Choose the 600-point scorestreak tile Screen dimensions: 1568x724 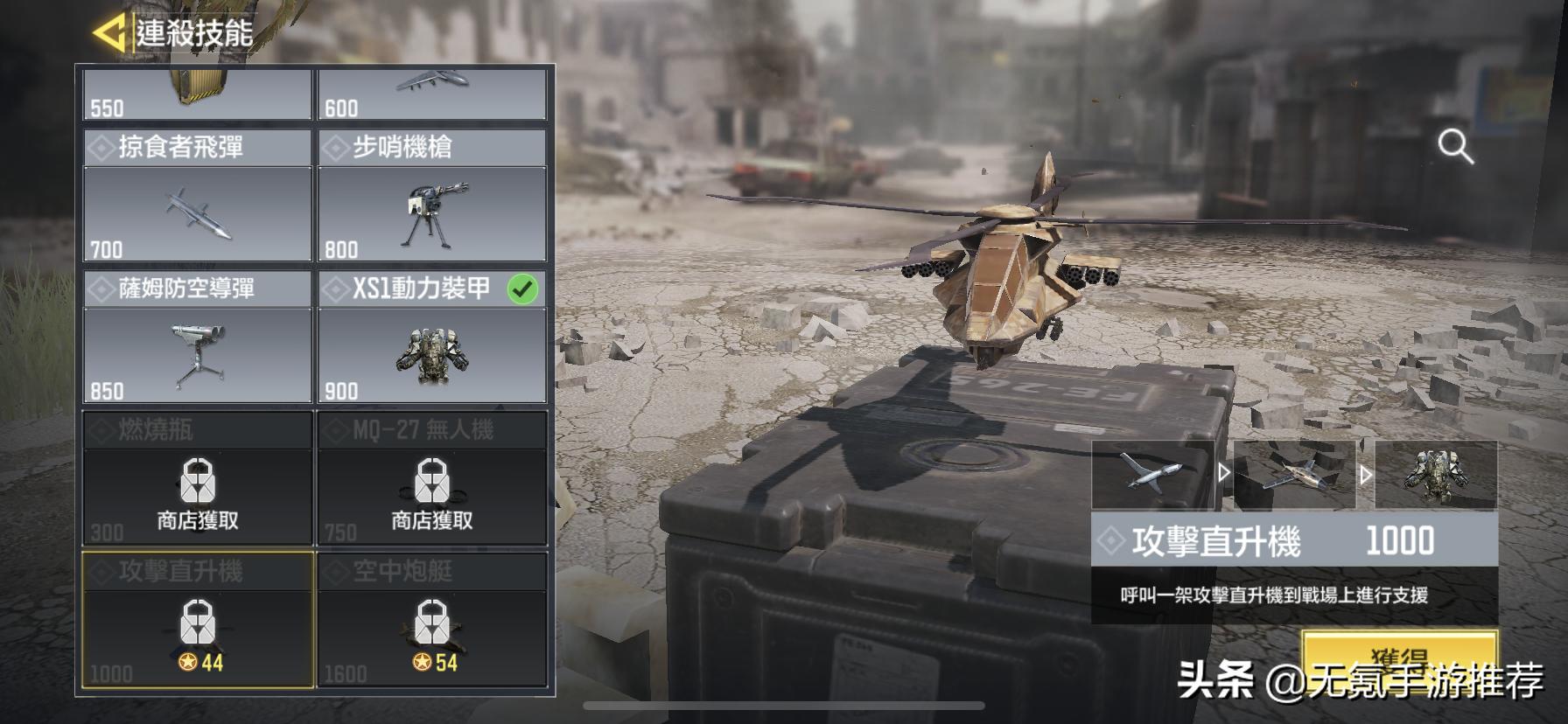(432, 94)
